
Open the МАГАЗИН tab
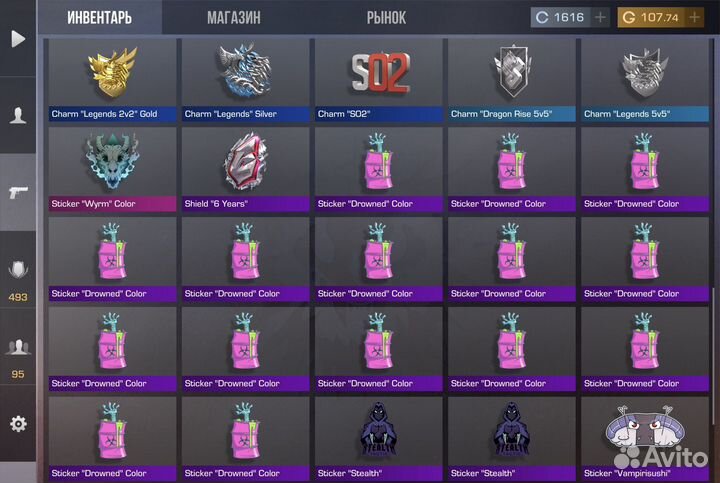point(234,18)
